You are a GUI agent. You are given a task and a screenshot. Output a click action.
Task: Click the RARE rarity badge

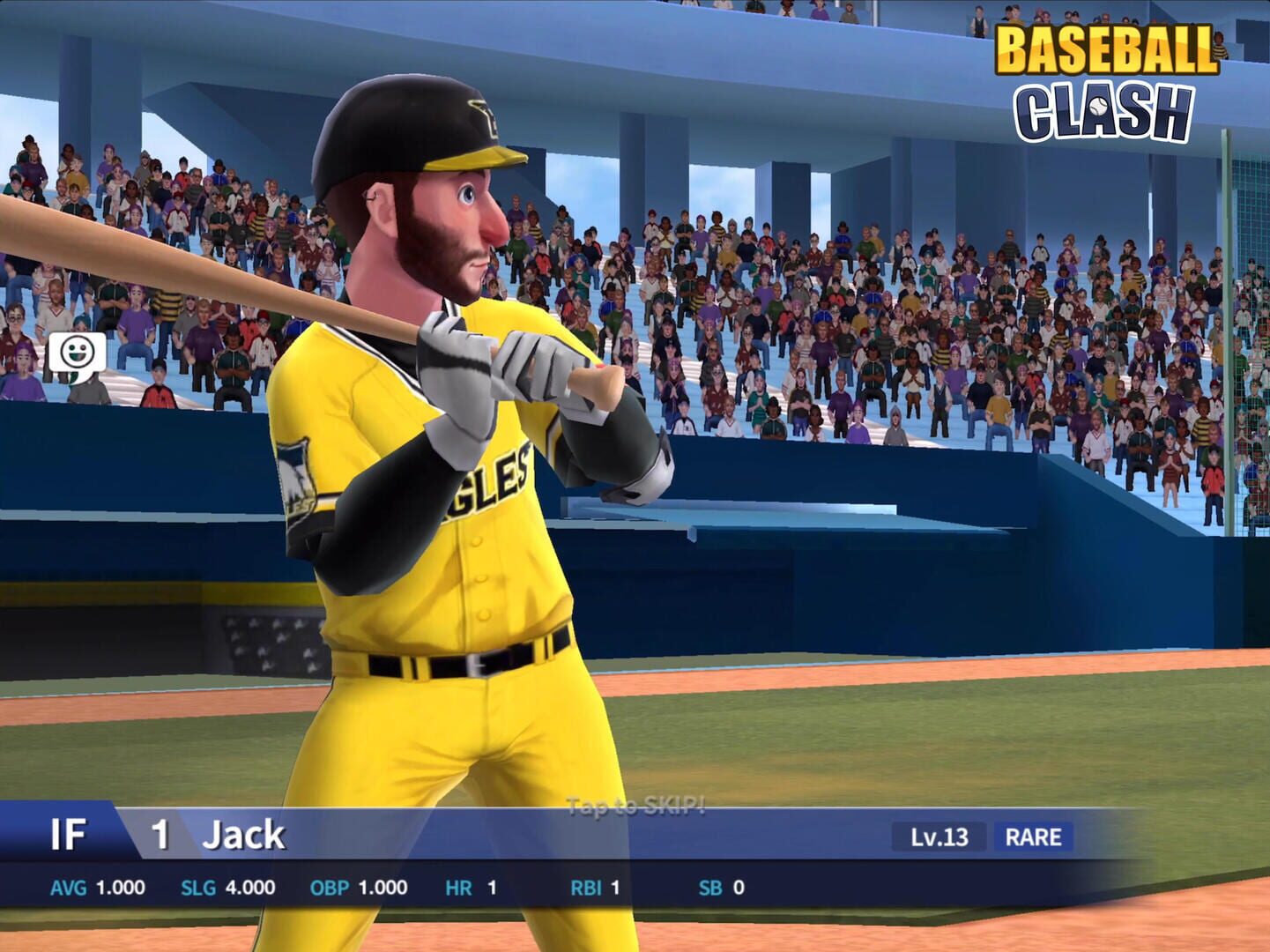(x=1034, y=837)
